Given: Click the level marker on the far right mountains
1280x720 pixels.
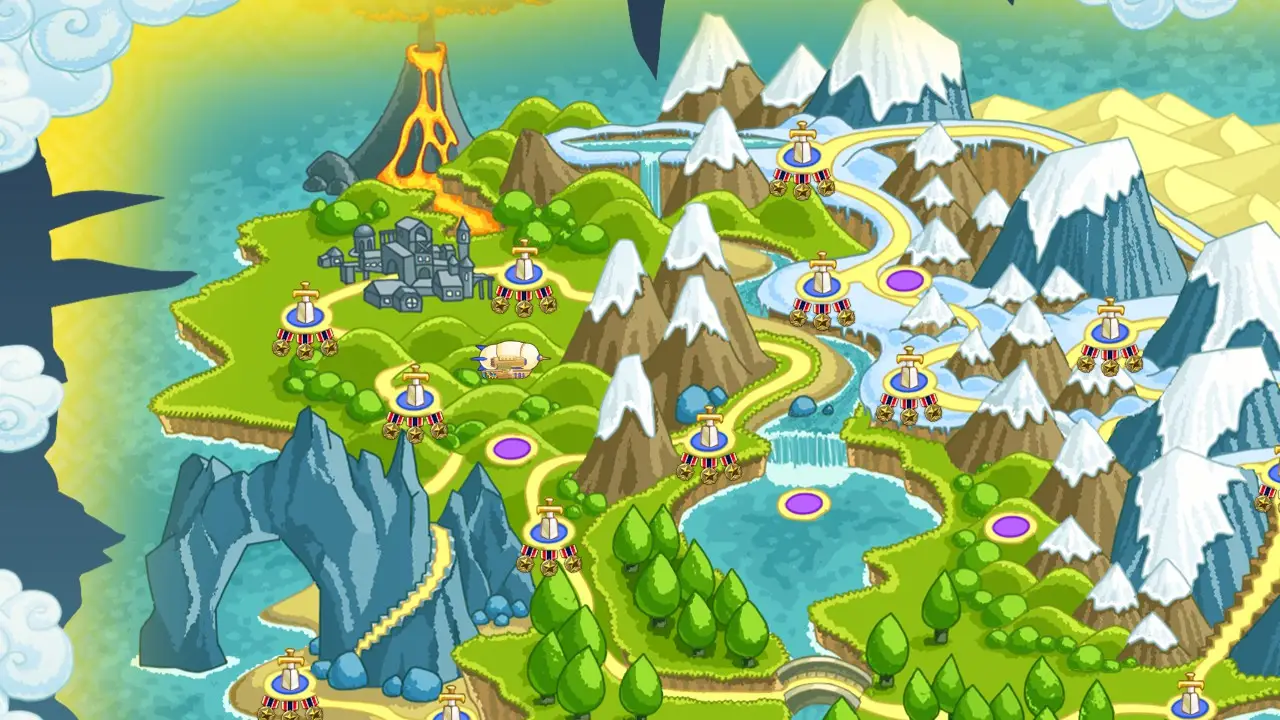Looking at the screenshot, I should coord(1108,330).
